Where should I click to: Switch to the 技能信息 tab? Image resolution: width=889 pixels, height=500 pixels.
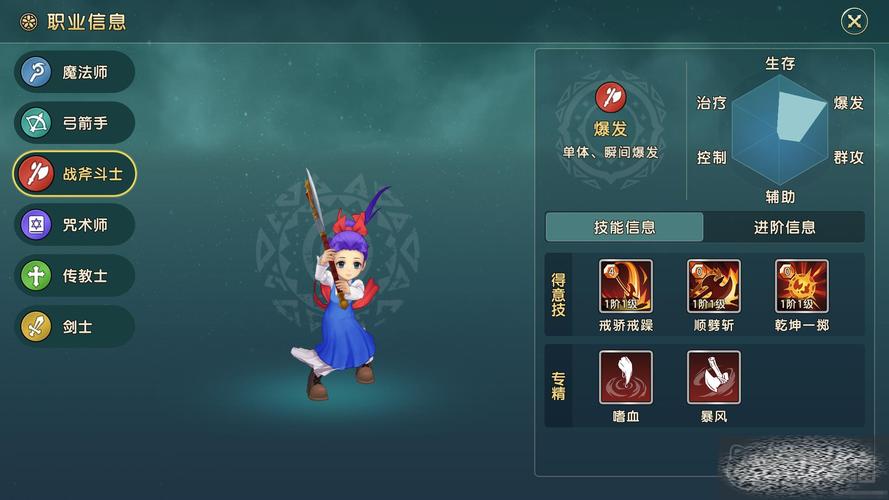(624, 227)
